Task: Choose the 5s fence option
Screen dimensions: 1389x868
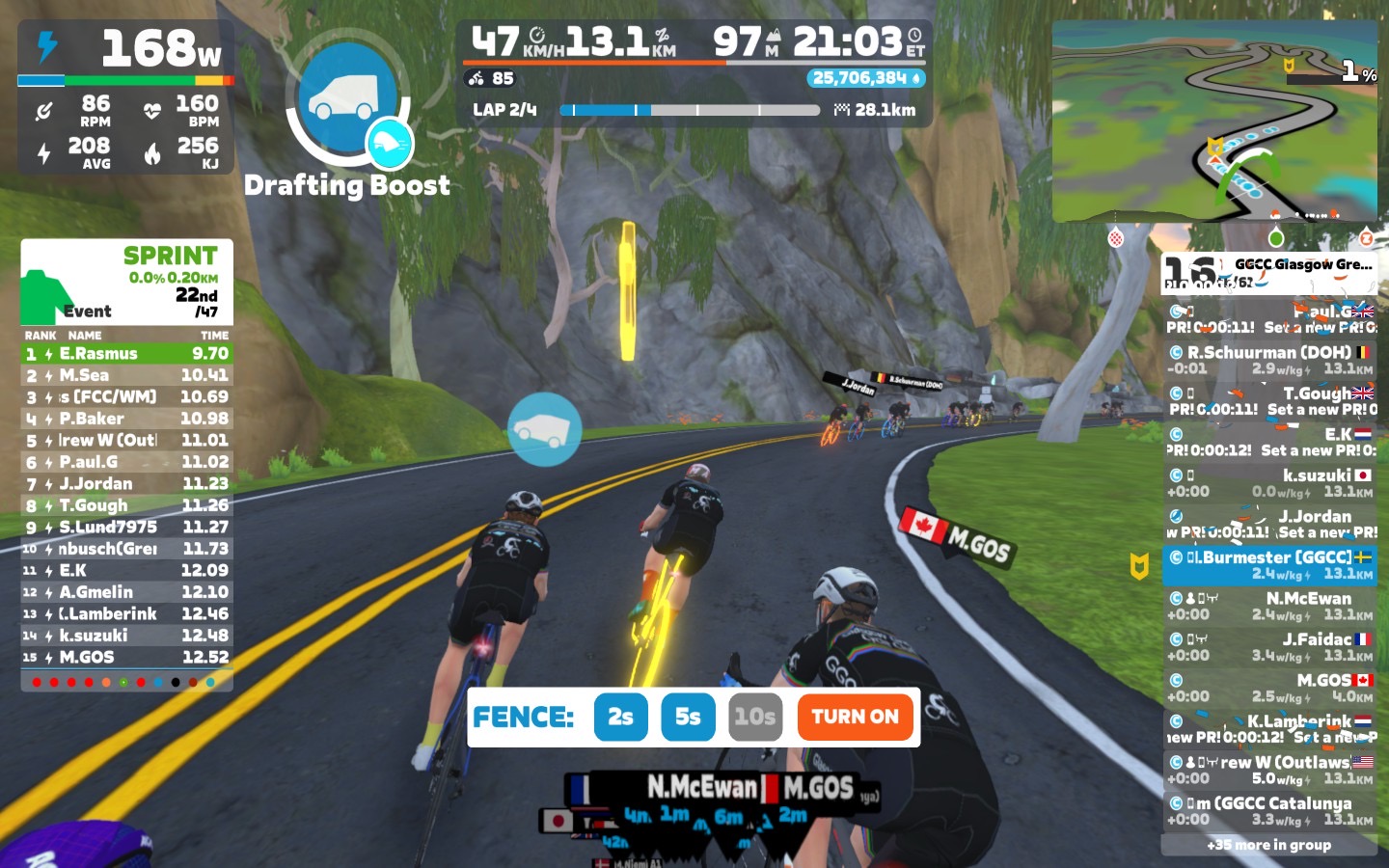Action: 688,717
